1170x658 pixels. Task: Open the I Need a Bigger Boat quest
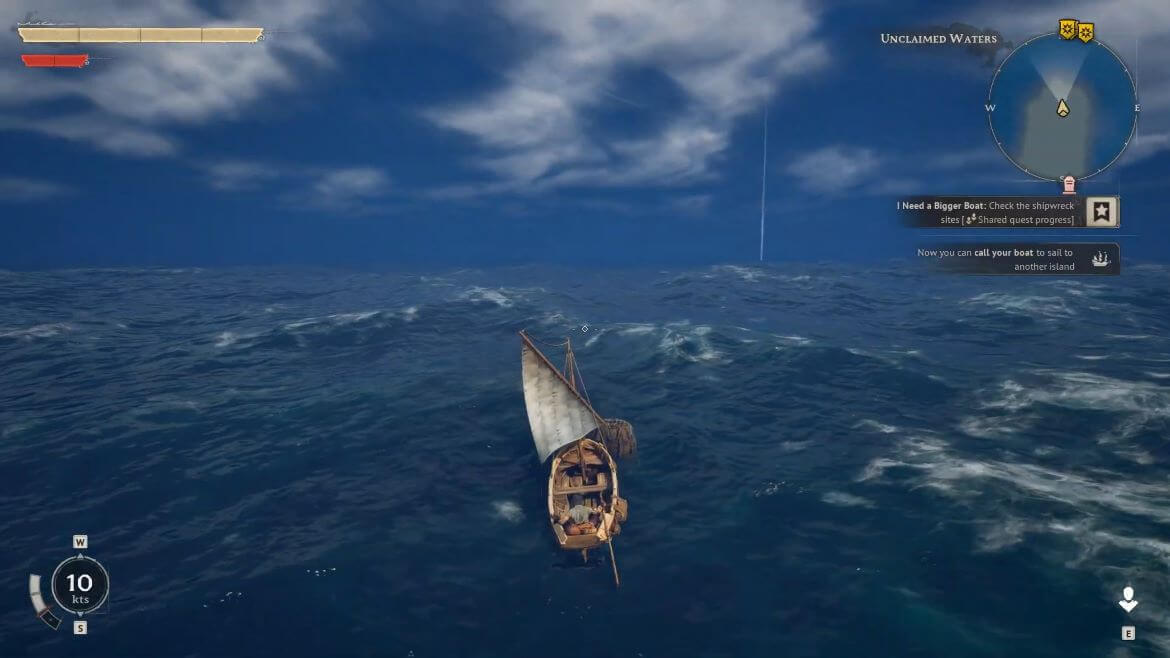click(x=1102, y=212)
